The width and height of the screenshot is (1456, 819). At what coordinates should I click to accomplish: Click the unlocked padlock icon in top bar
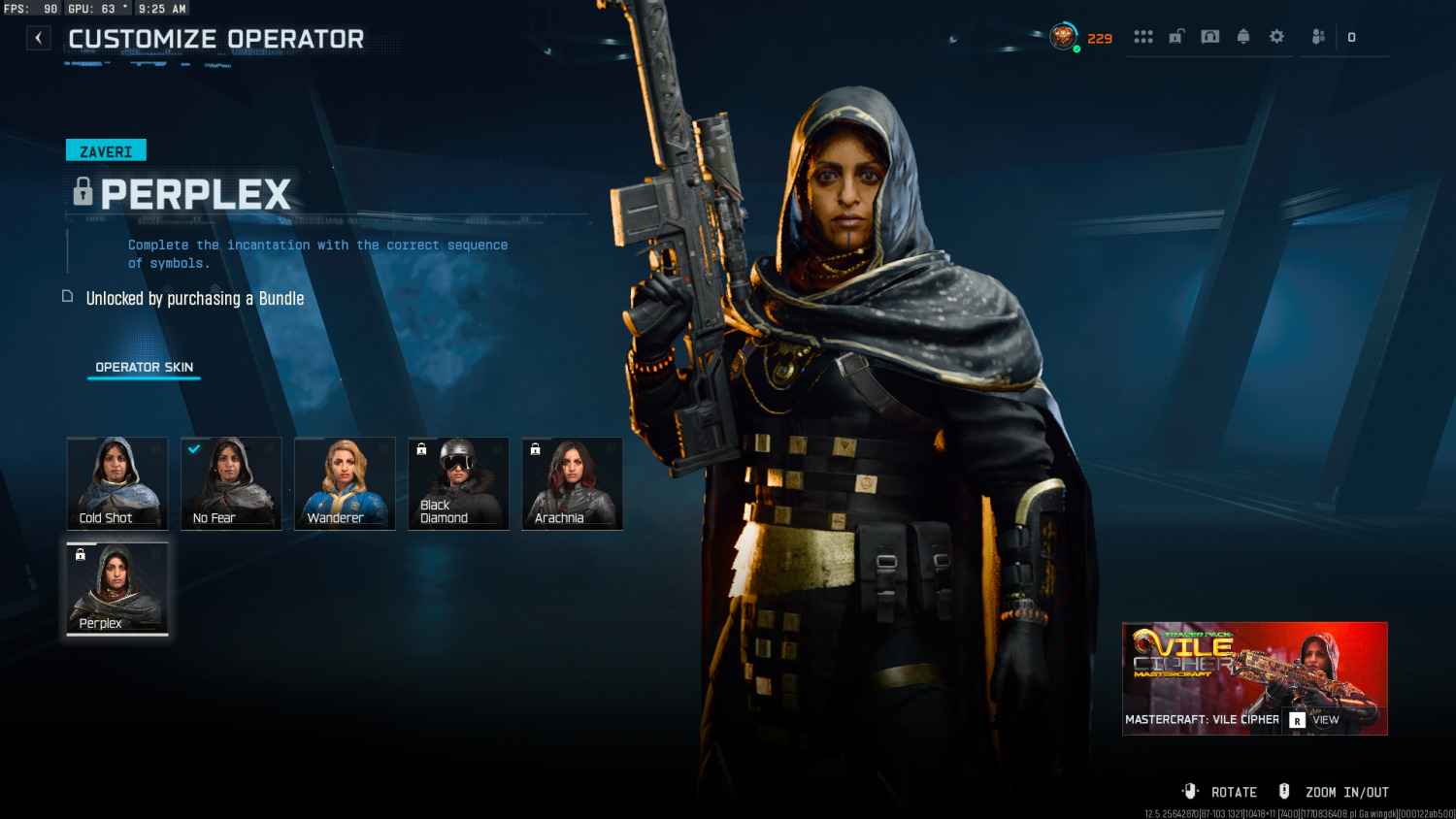[1176, 37]
